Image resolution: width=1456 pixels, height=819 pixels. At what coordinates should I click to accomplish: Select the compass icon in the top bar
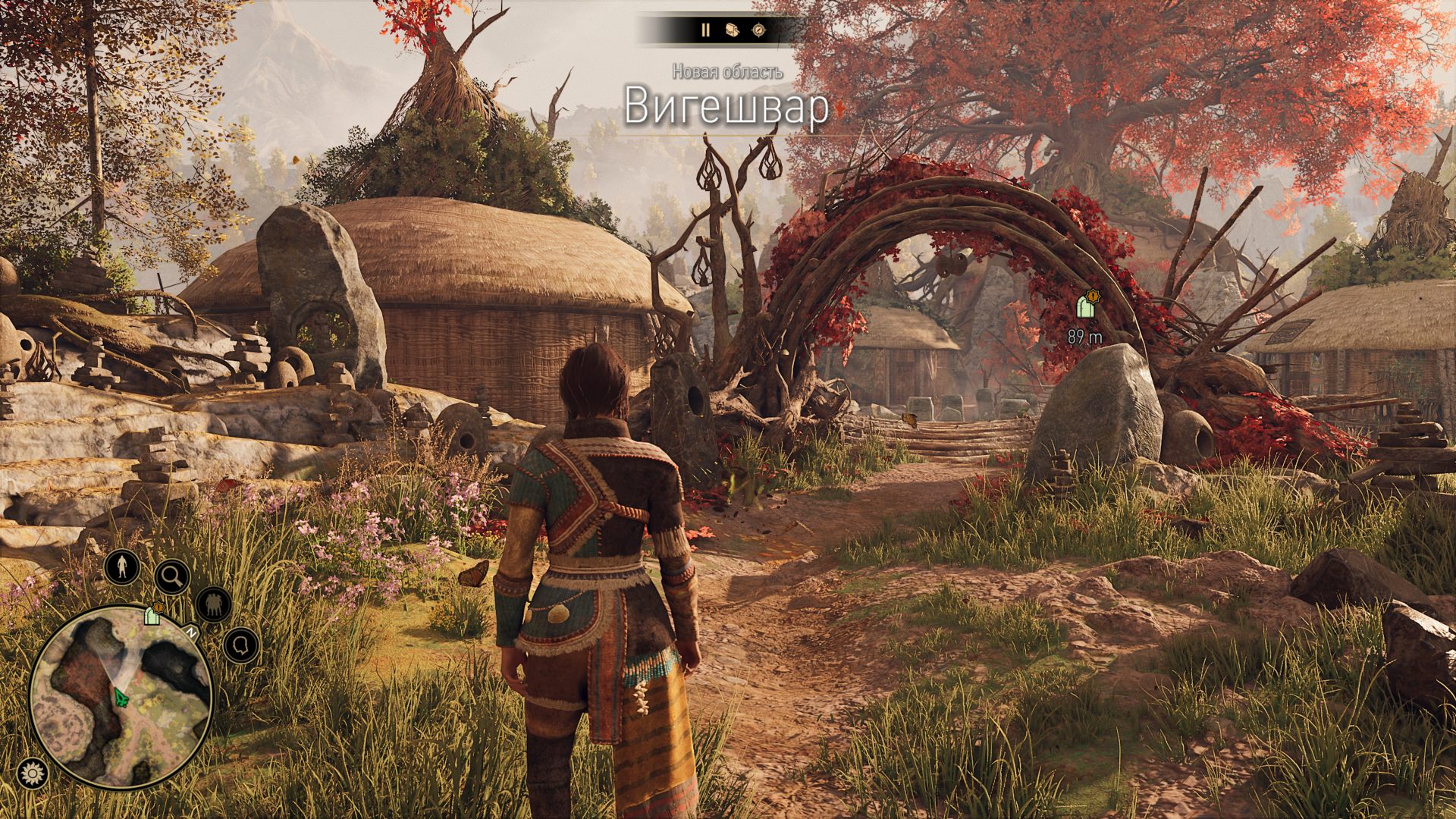pos(758,31)
